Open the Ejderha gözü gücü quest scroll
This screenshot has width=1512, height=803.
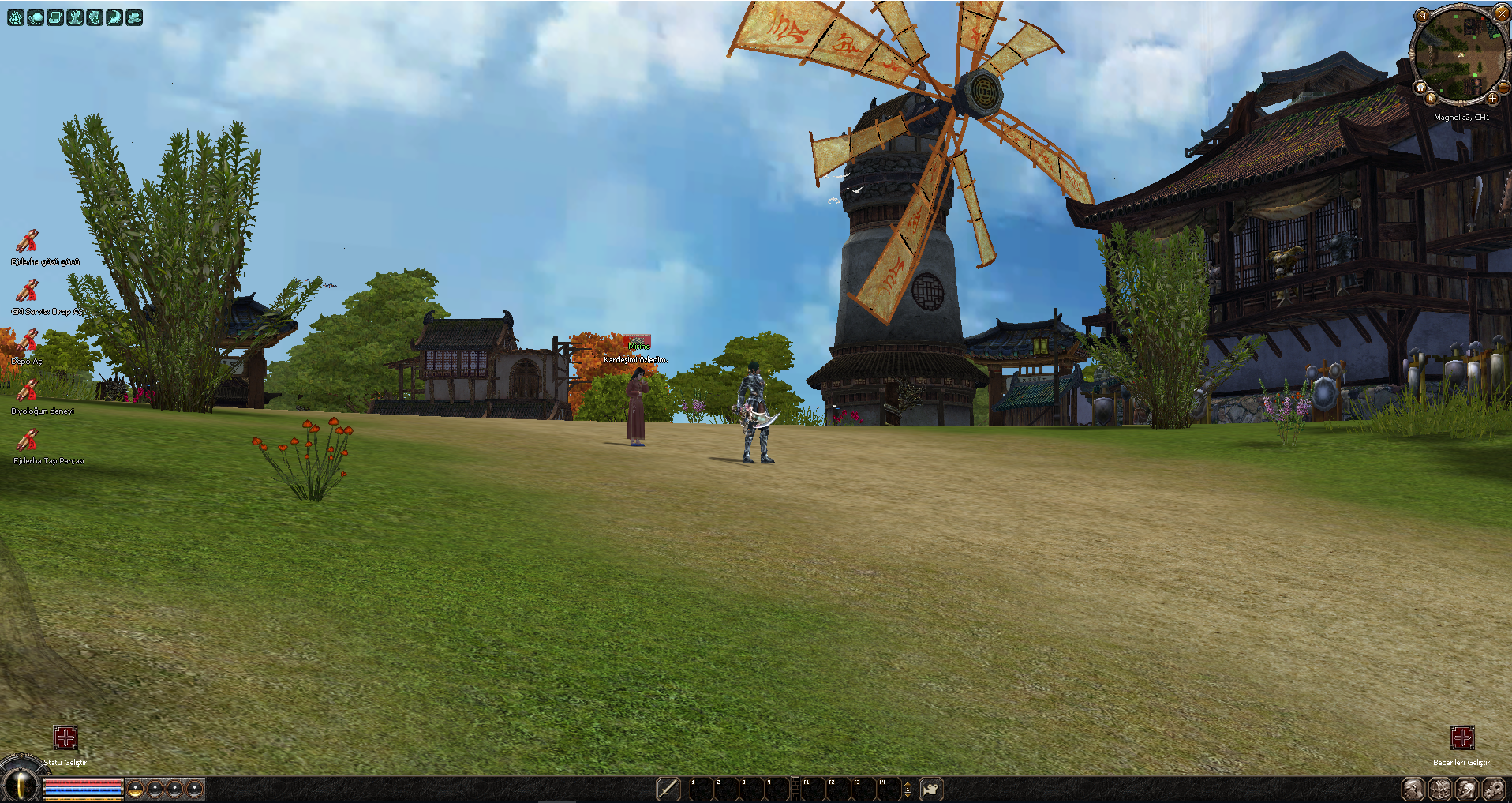(x=27, y=242)
